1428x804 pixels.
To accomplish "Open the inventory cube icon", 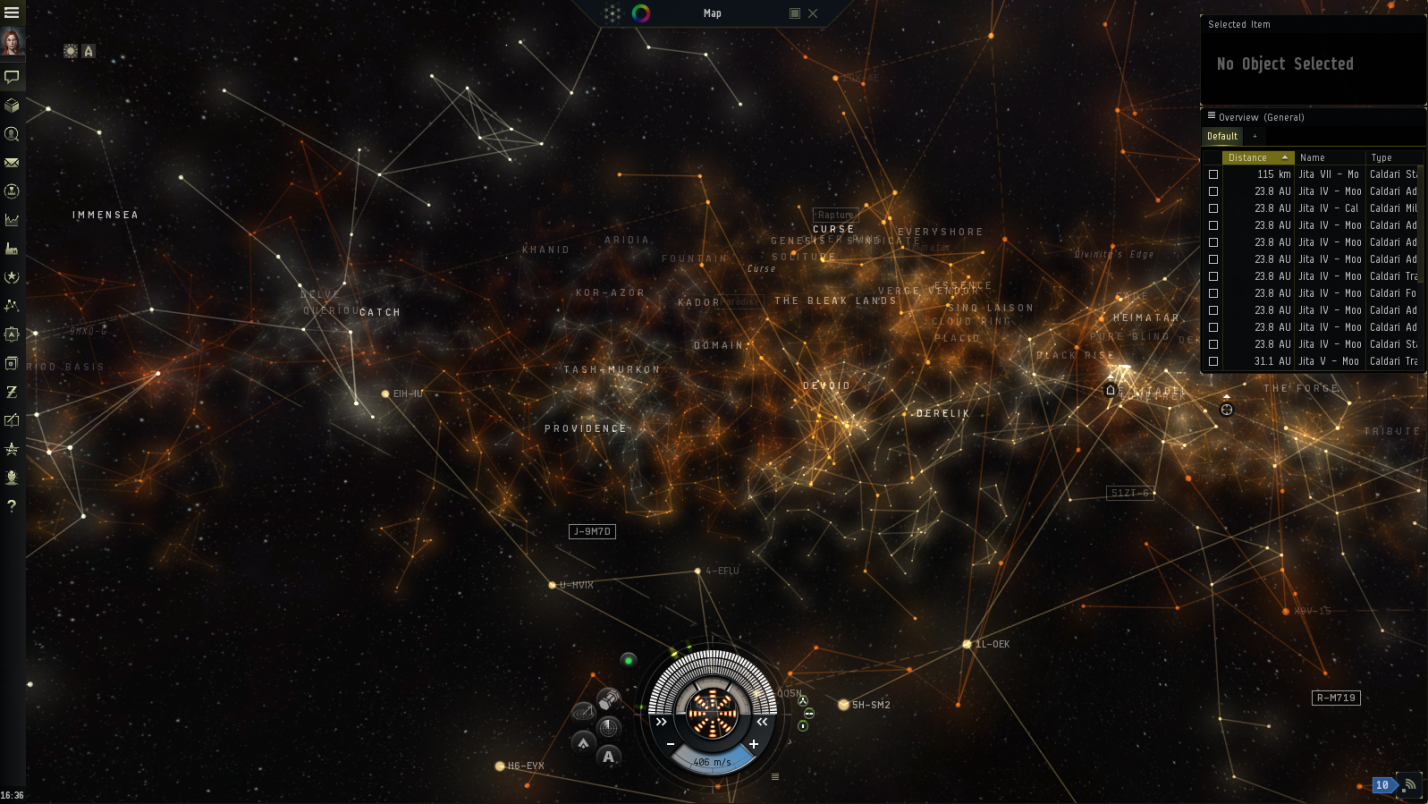I will point(12,105).
